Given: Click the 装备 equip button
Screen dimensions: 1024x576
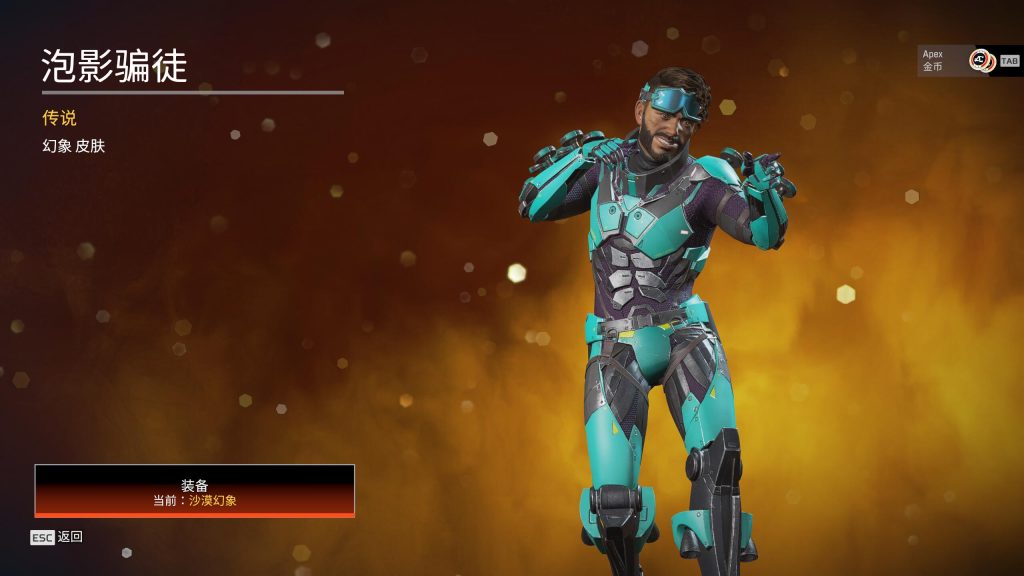Looking at the screenshot, I should 195,491.
